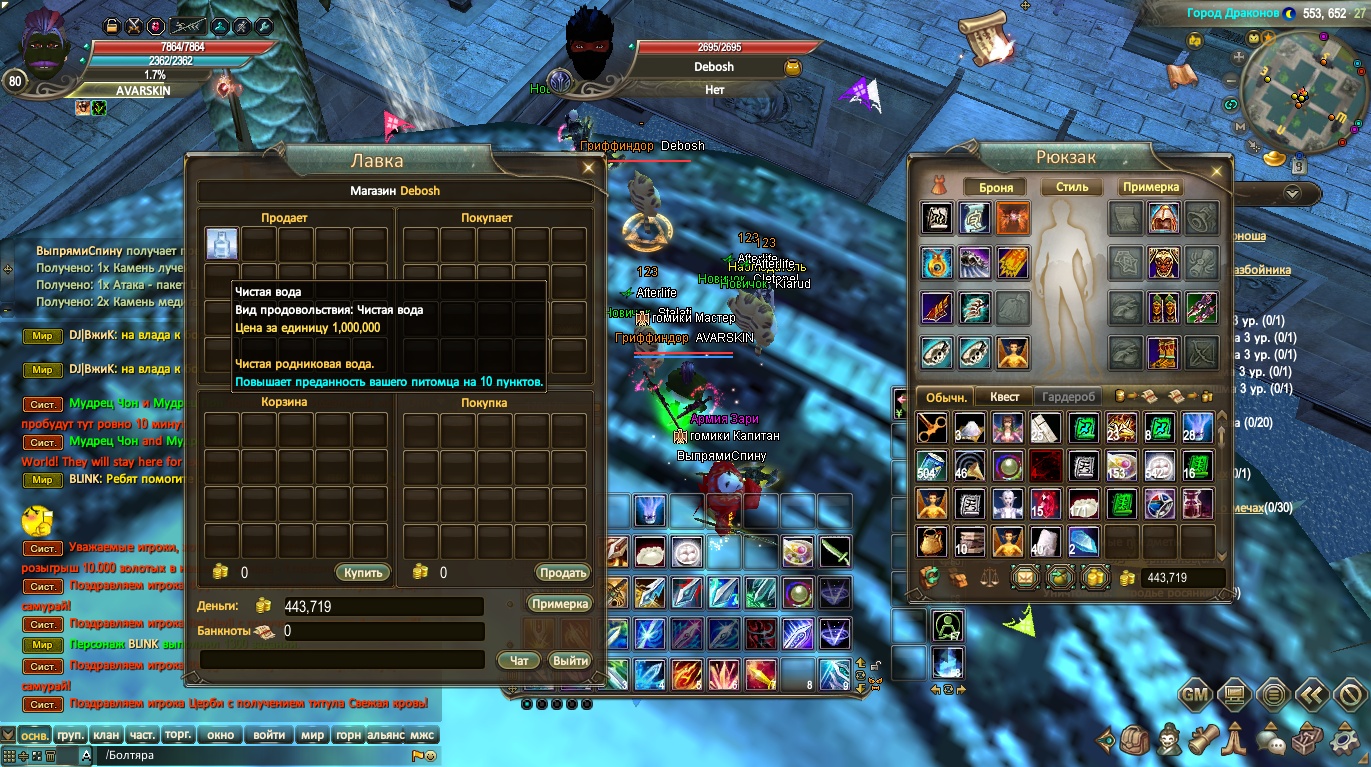This screenshot has height=767, width=1371.
Task: Switch to the Квест inventory tab
Action: (1004, 397)
